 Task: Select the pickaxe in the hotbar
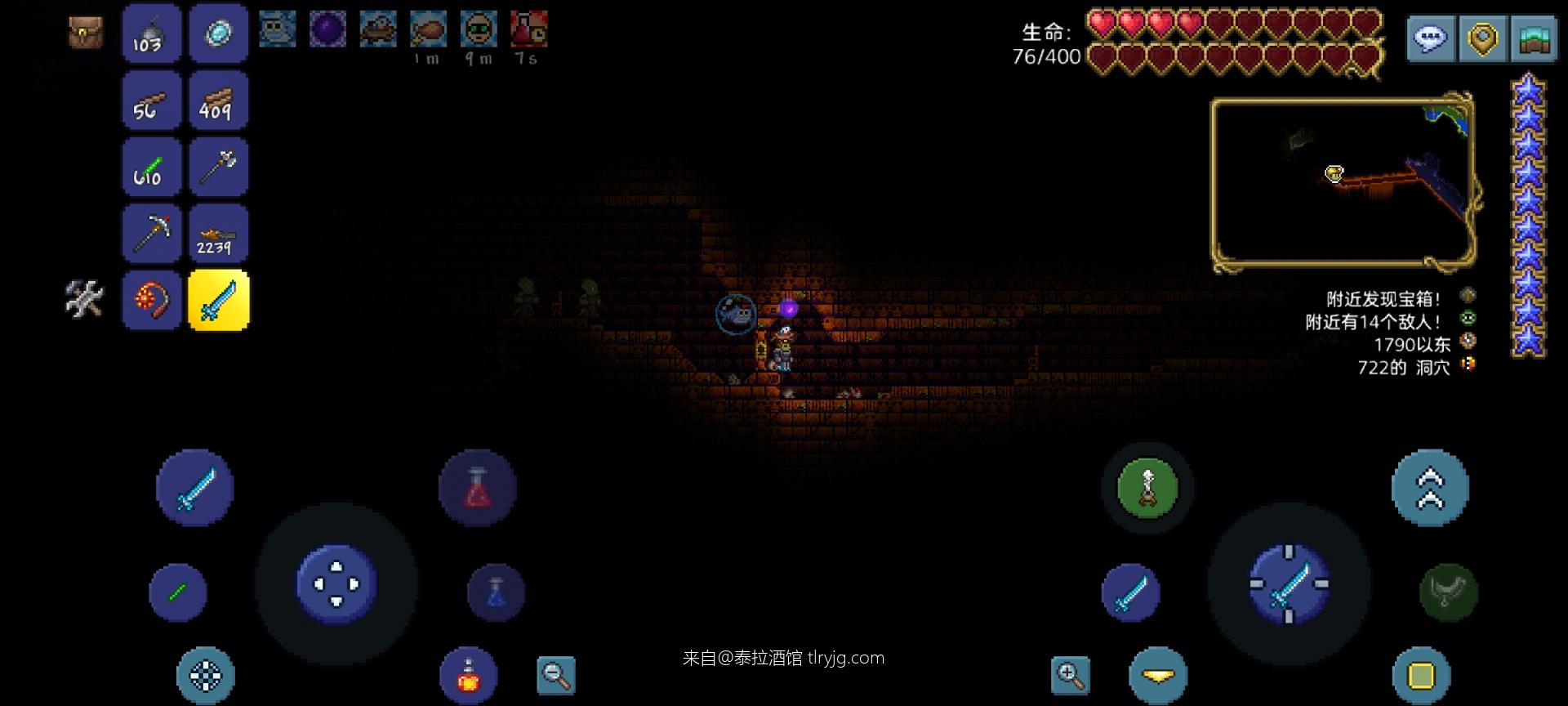pyautogui.click(x=151, y=234)
